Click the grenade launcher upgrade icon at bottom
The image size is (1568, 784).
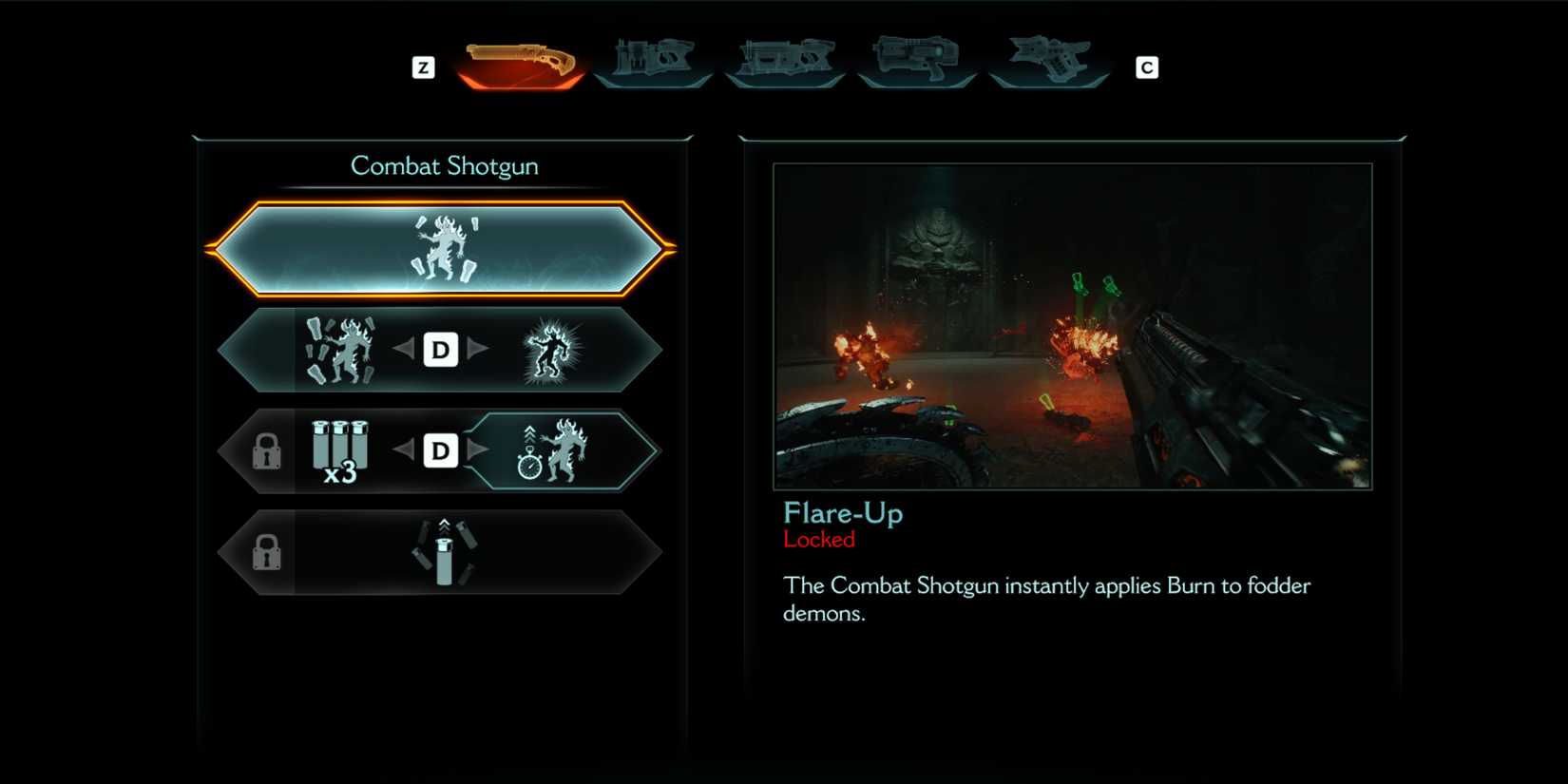point(442,553)
